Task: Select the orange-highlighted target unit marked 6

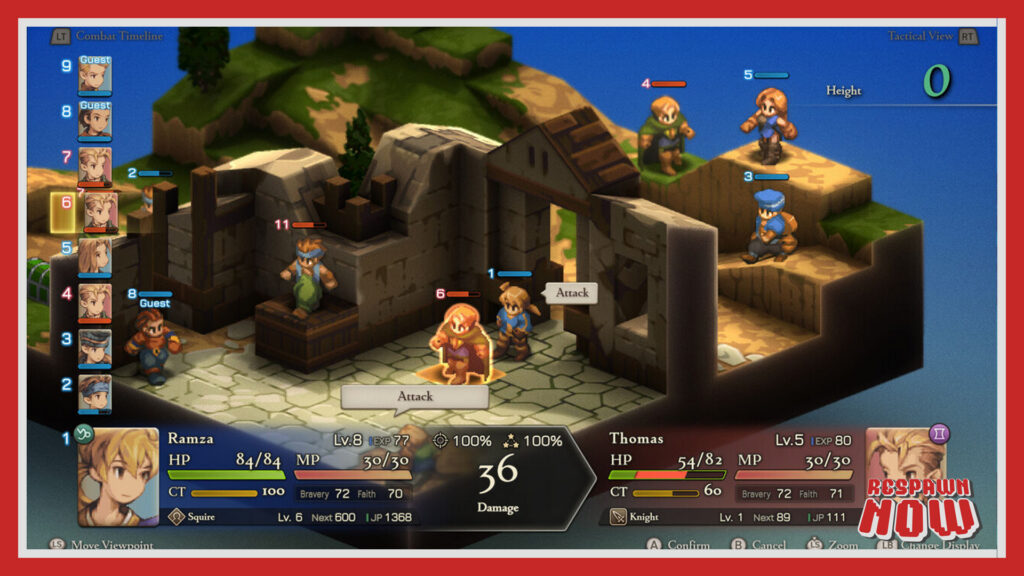Action: pyautogui.click(x=459, y=343)
